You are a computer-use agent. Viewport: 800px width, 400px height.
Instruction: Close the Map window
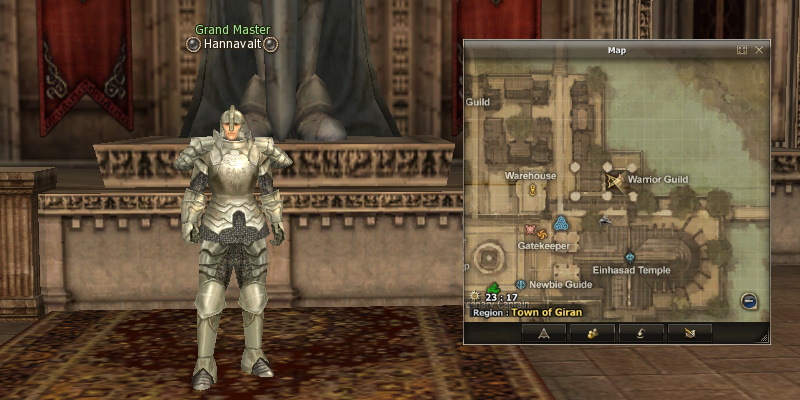[759, 49]
